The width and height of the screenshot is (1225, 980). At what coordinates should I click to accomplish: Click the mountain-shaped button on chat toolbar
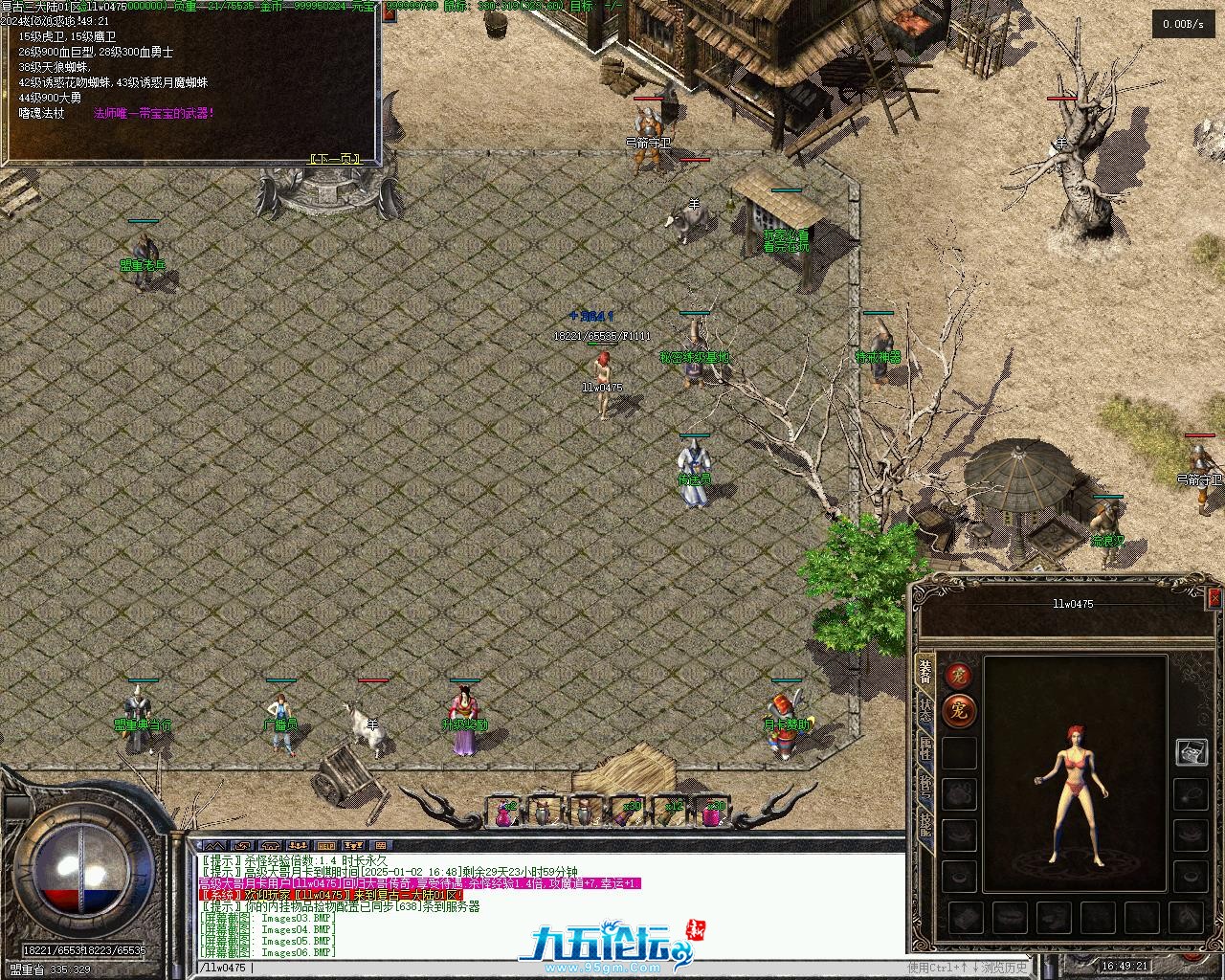(x=215, y=846)
